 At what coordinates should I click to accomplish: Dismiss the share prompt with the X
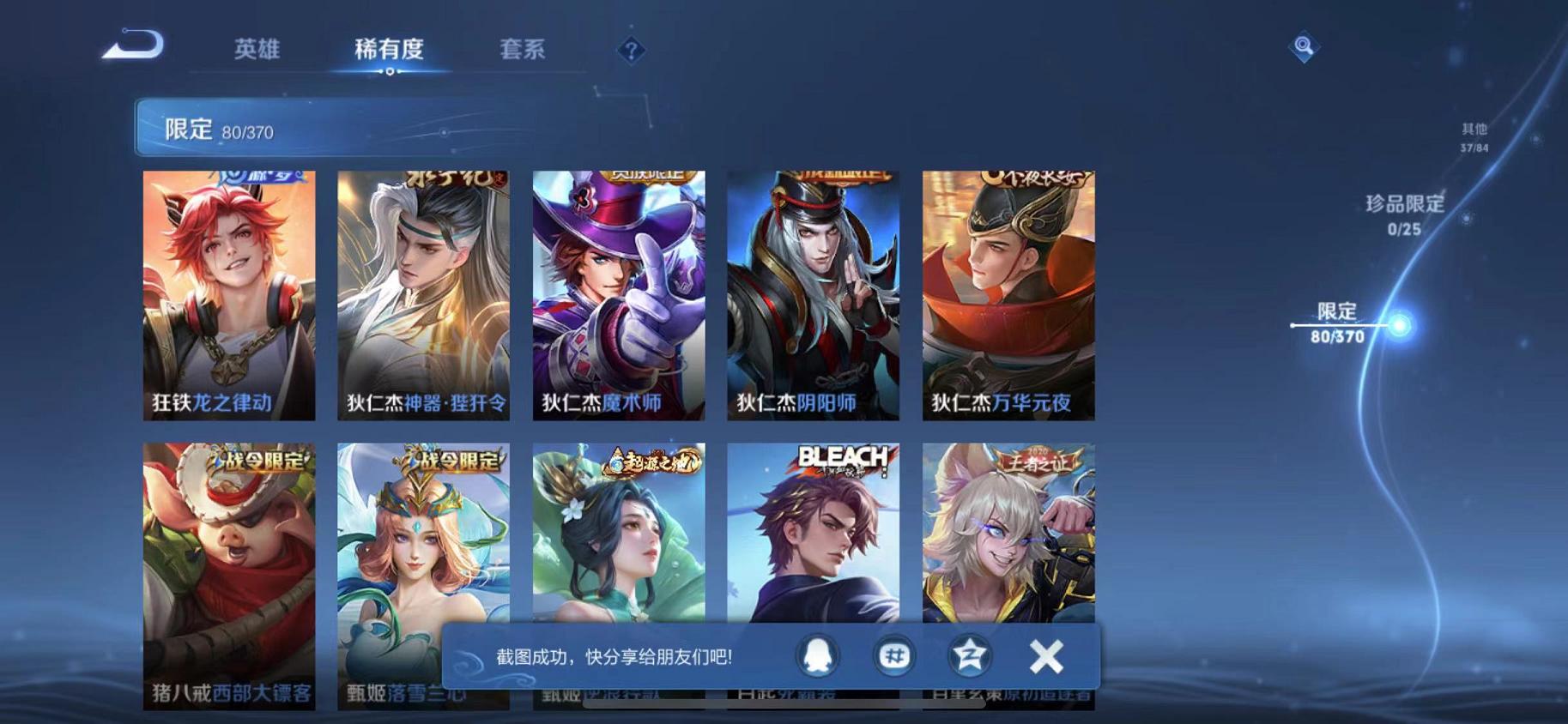1045,655
